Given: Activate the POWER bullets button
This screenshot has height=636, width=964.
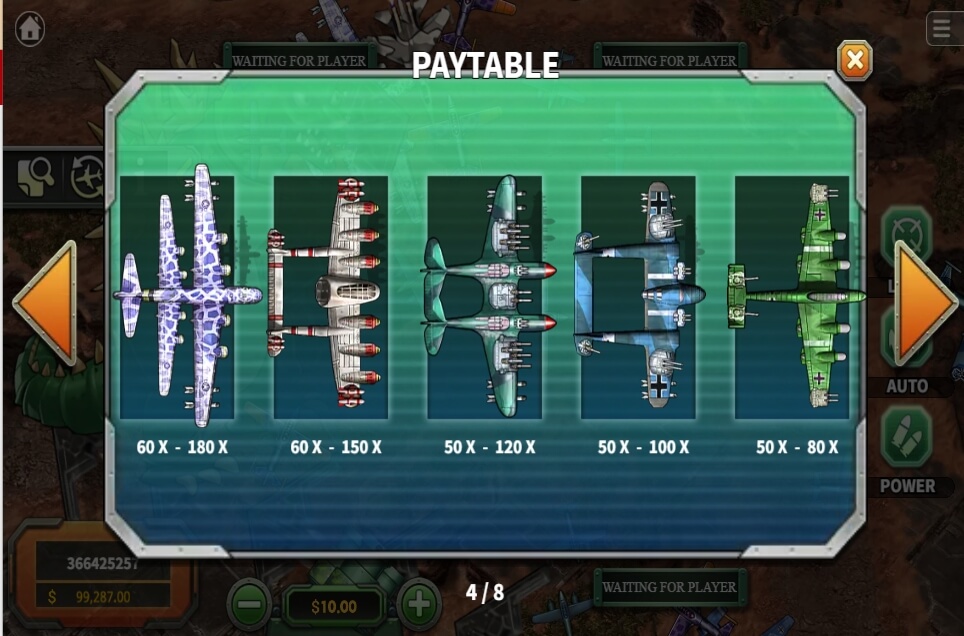Looking at the screenshot, I should 906,440.
